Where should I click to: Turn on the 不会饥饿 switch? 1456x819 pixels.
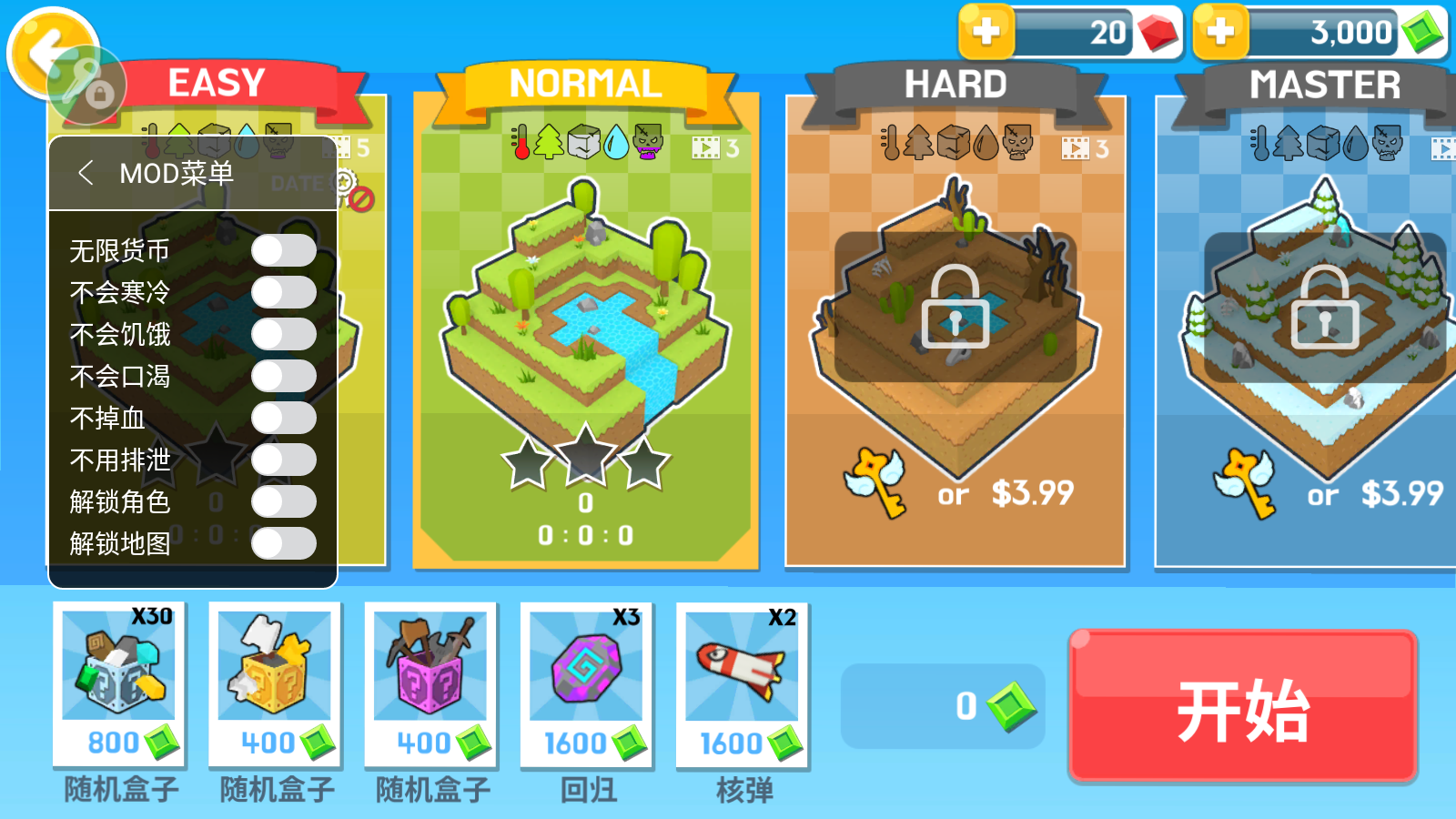click(282, 333)
